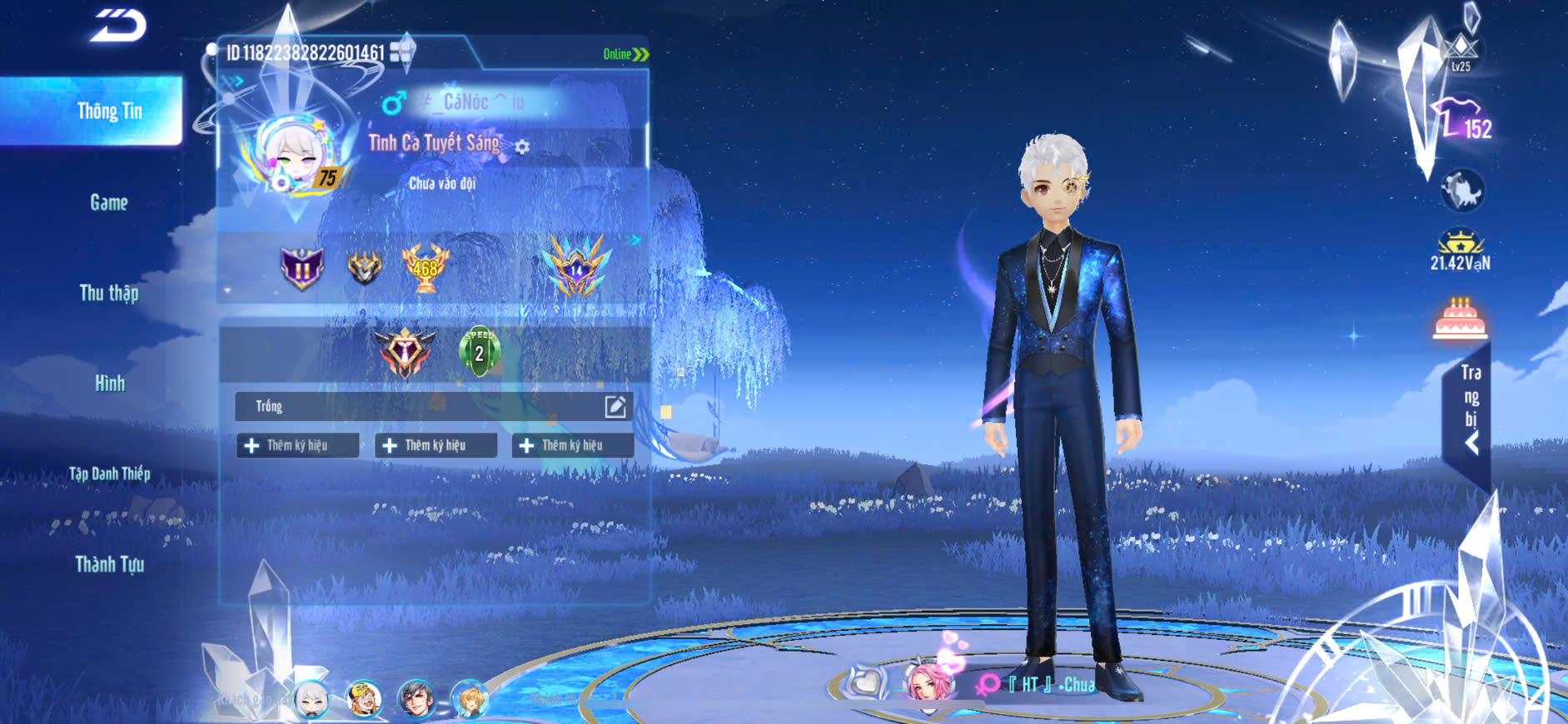The image size is (1568, 724).
Task: Tap the green Speed 2 badge
Action: click(479, 351)
